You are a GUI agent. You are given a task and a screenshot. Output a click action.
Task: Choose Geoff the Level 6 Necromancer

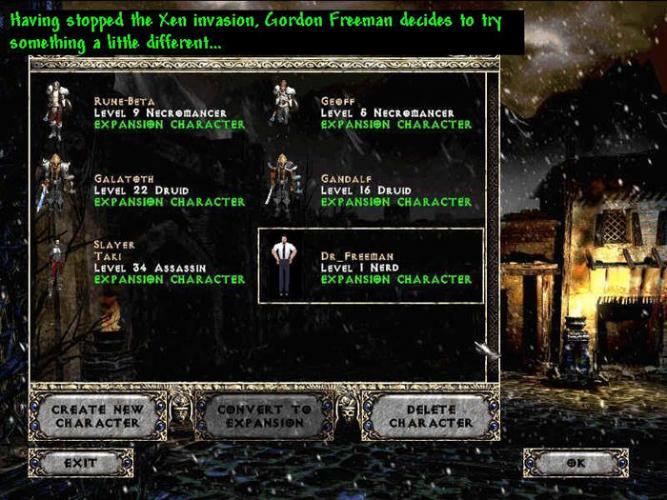pyautogui.click(x=375, y=113)
